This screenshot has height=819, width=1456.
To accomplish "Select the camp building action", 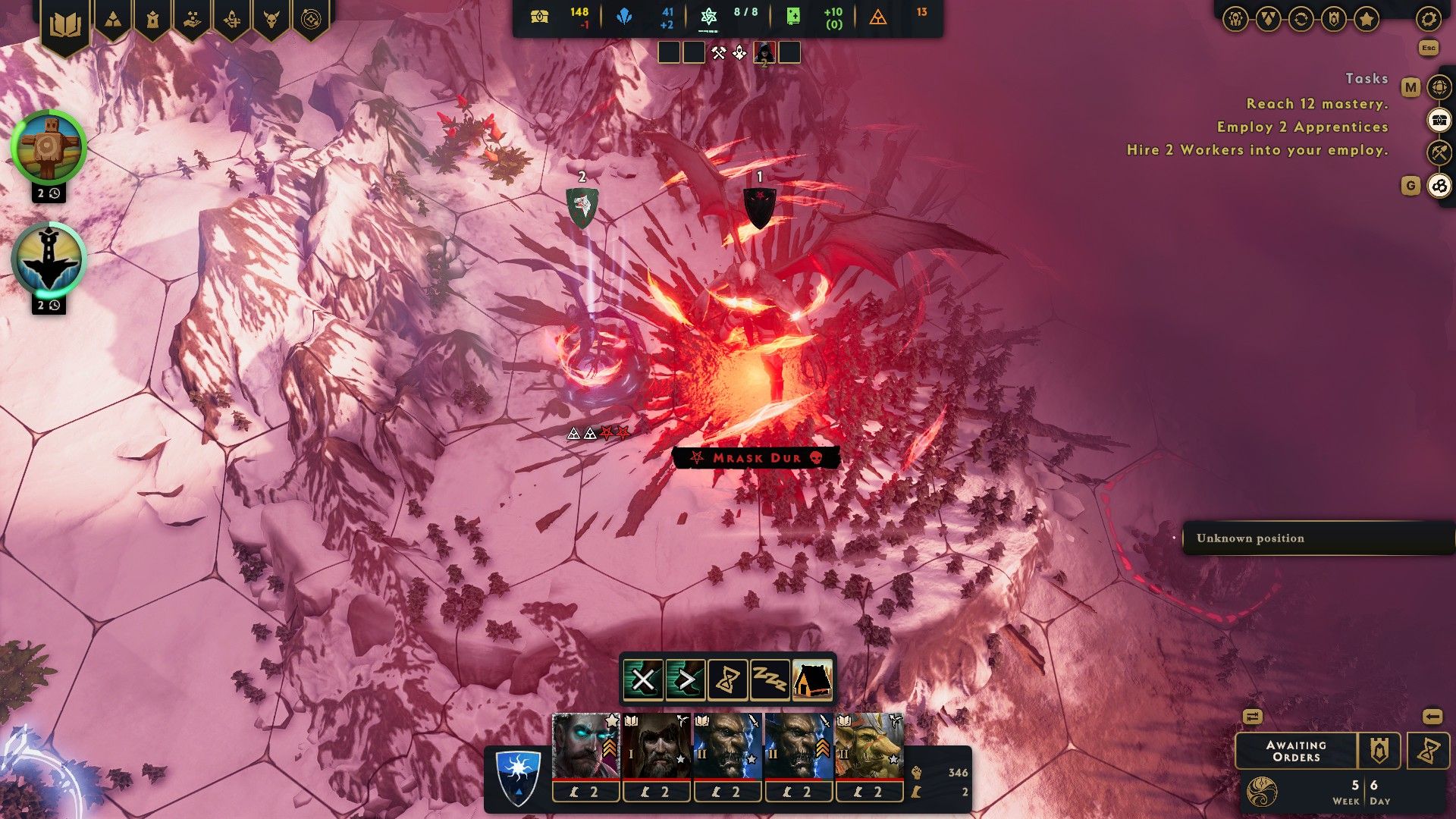I will coord(812,680).
